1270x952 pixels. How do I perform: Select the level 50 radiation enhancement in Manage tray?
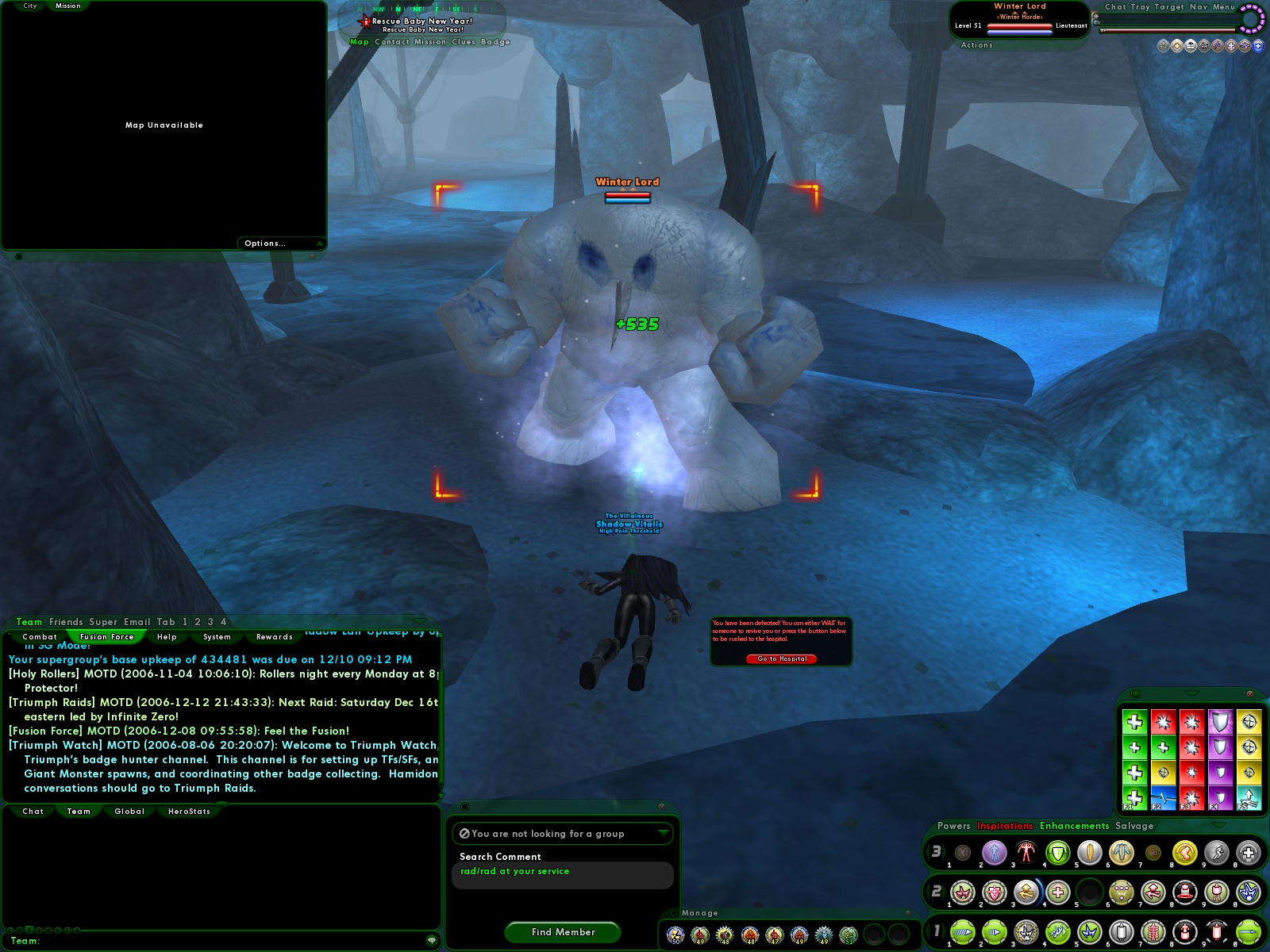pyautogui.click(x=675, y=934)
